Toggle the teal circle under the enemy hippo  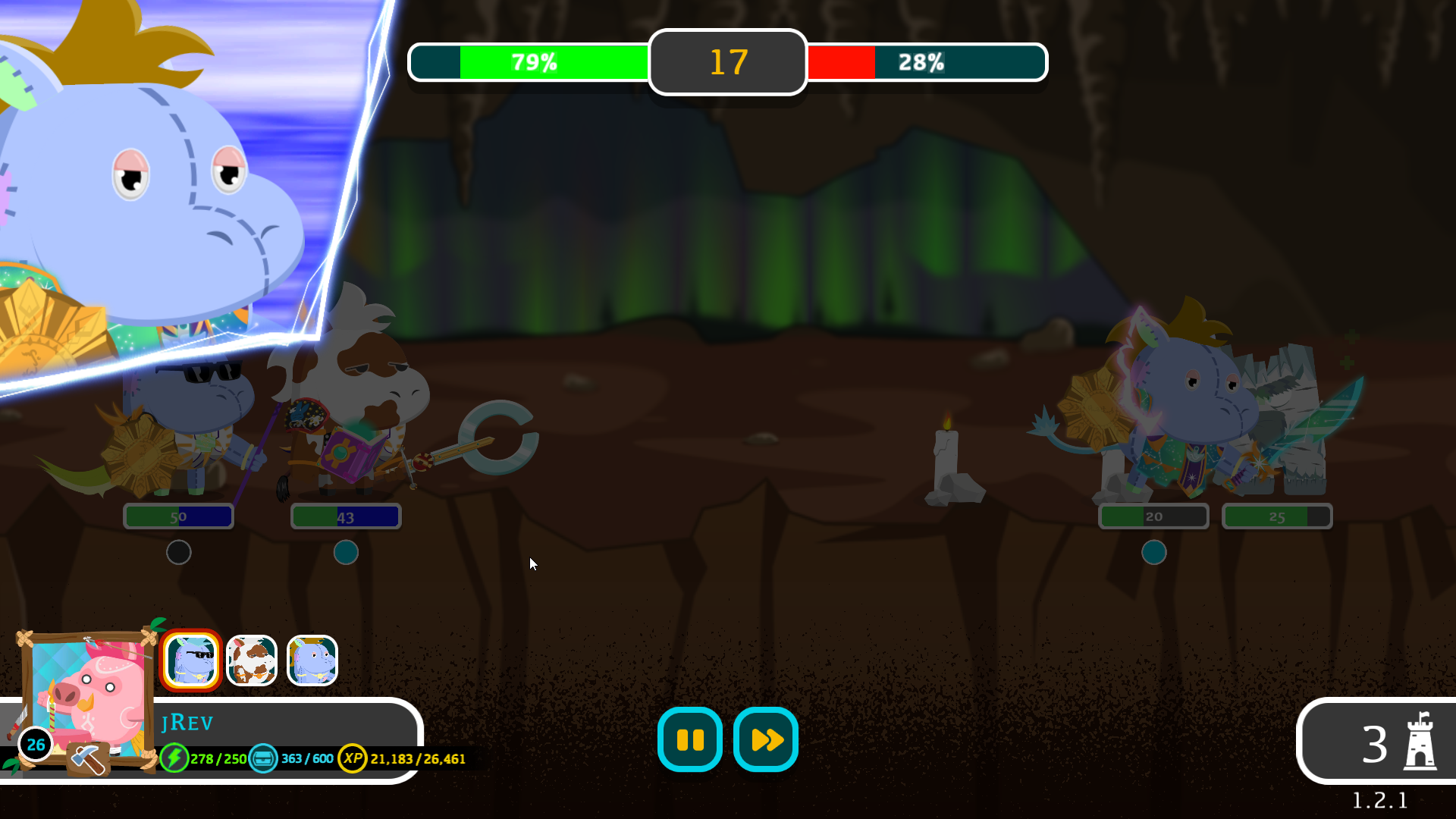coord(1154,553)
